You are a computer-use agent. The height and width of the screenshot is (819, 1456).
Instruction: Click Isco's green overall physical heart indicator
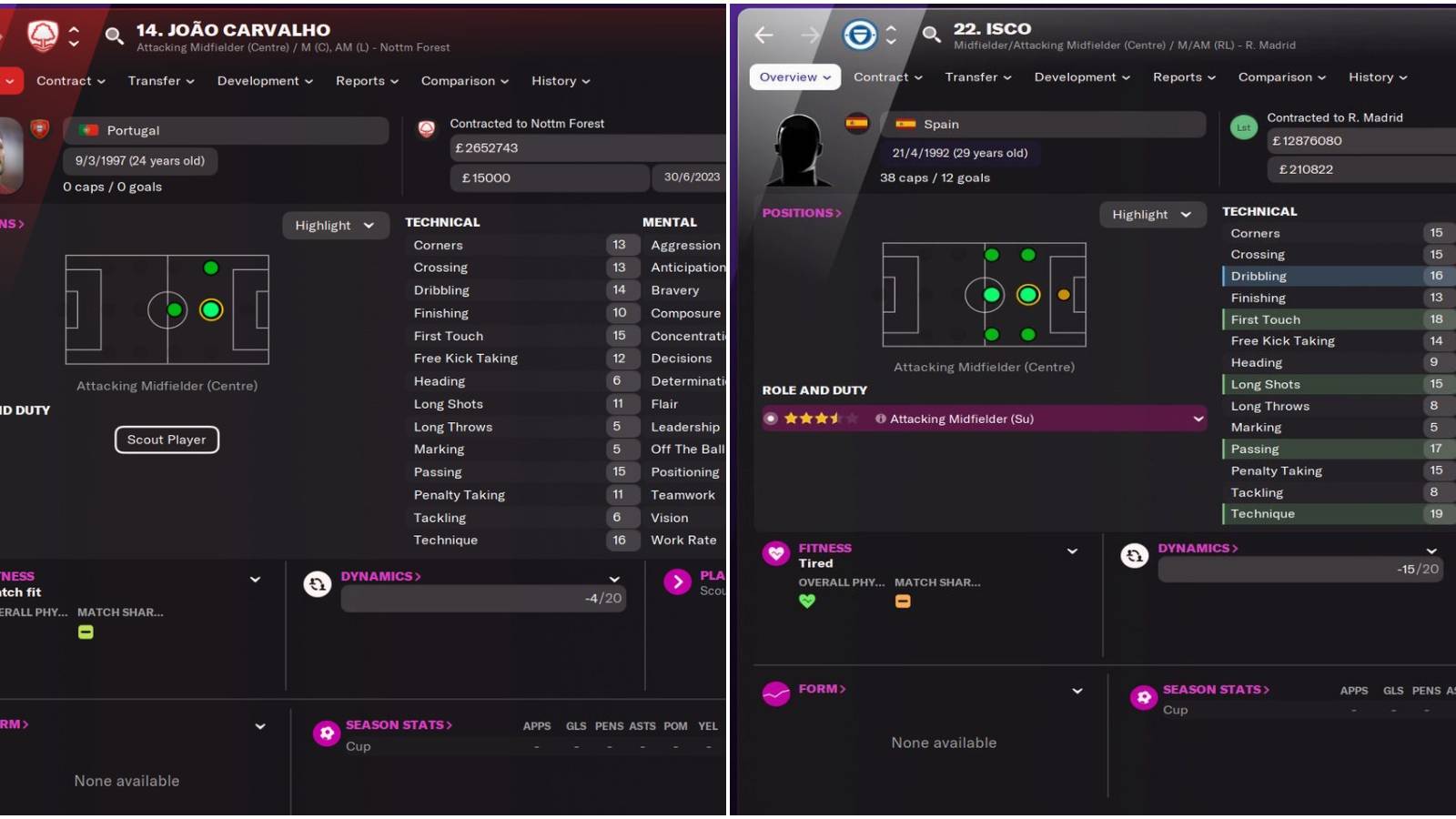coord(807,601)
